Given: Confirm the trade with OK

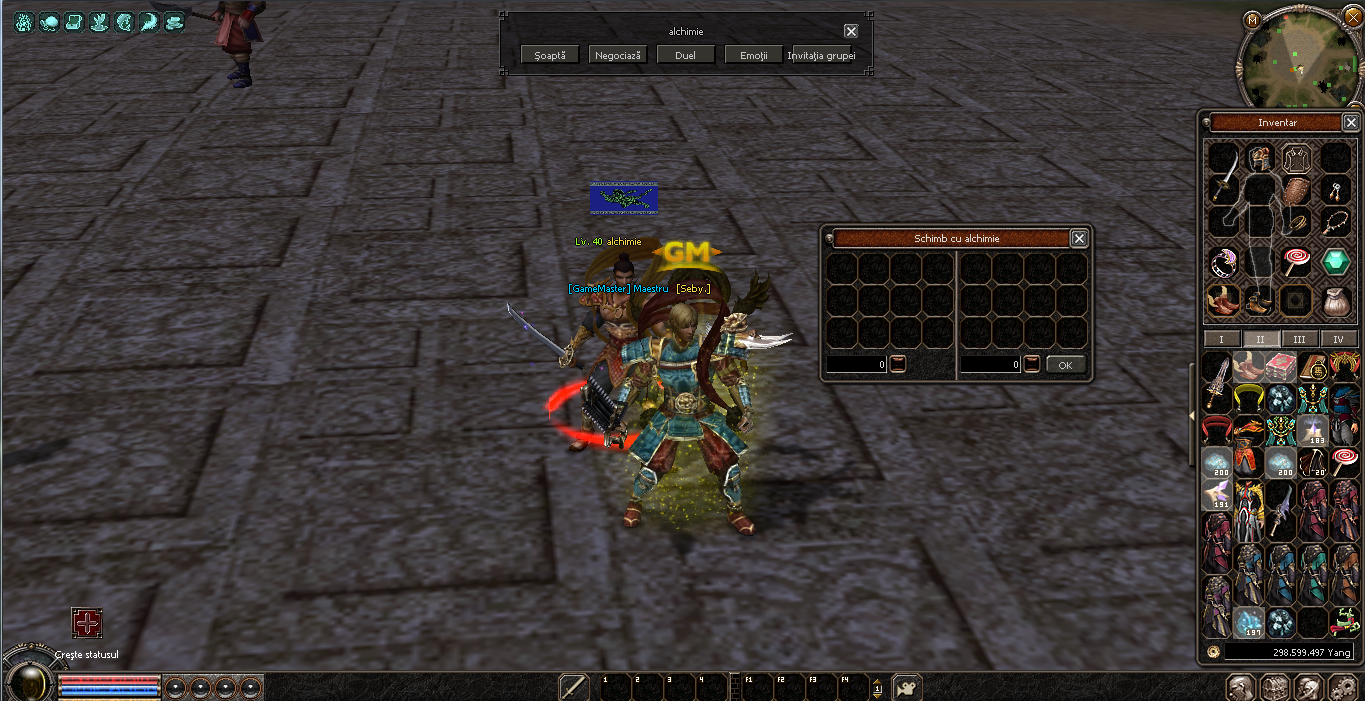Looking at the screenshot, I should click(x=1065, y=365).
